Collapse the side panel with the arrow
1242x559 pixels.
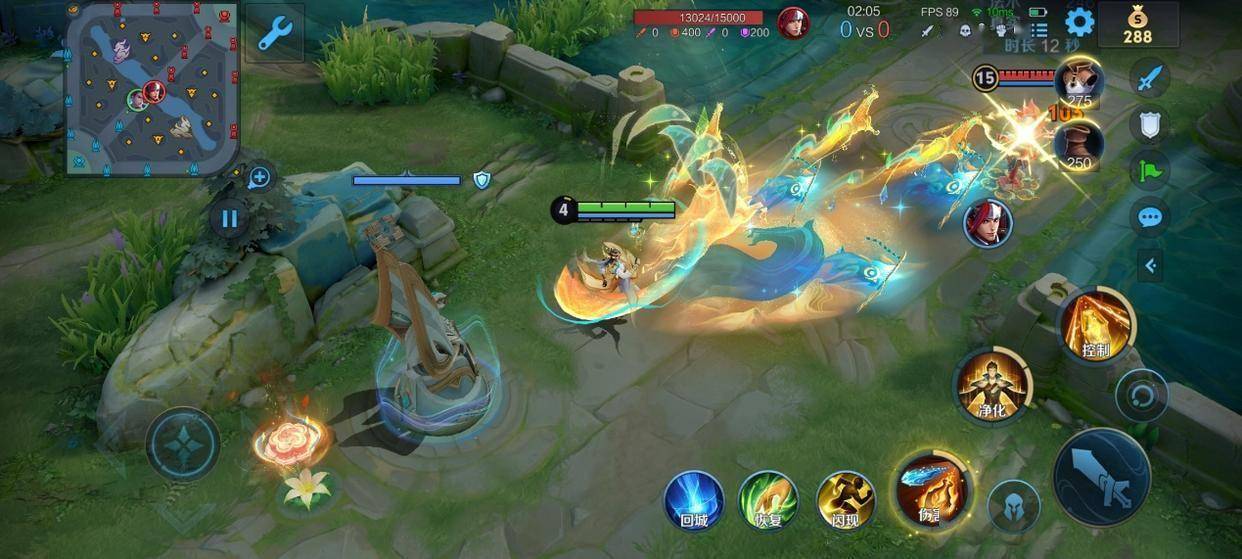coord(1150,265)
